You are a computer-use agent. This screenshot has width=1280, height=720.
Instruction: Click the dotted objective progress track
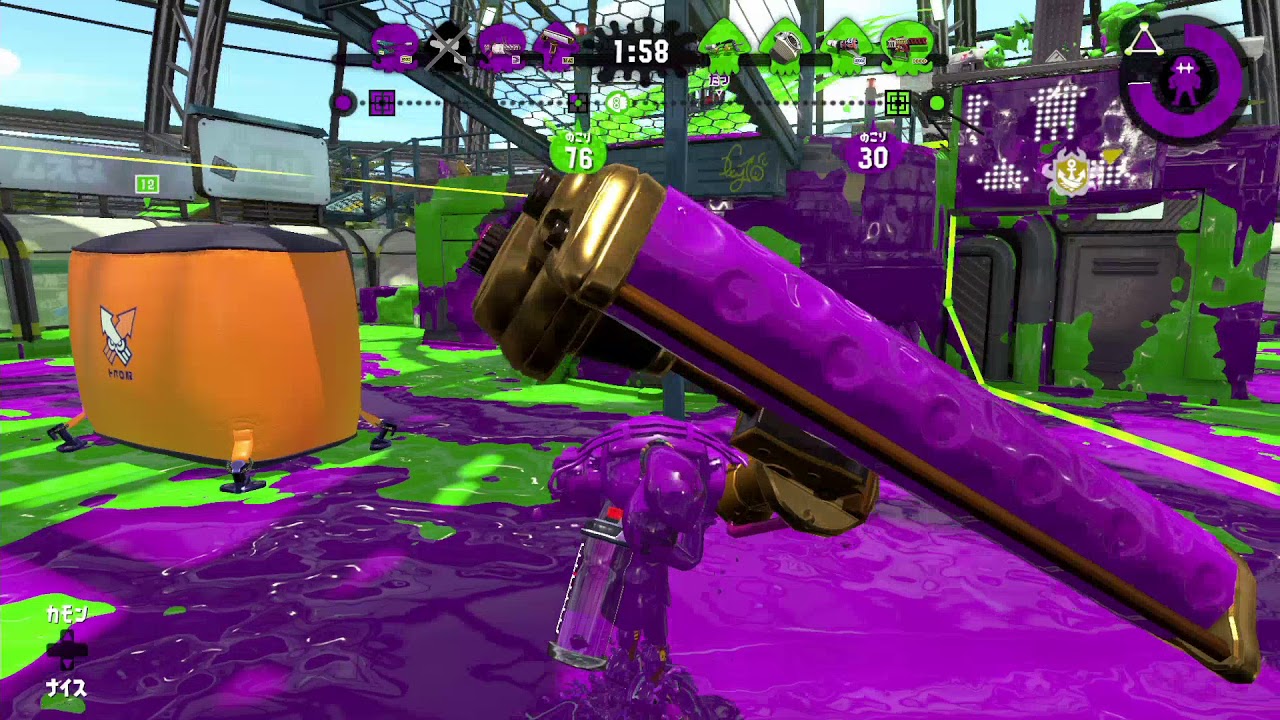[700, 101]
